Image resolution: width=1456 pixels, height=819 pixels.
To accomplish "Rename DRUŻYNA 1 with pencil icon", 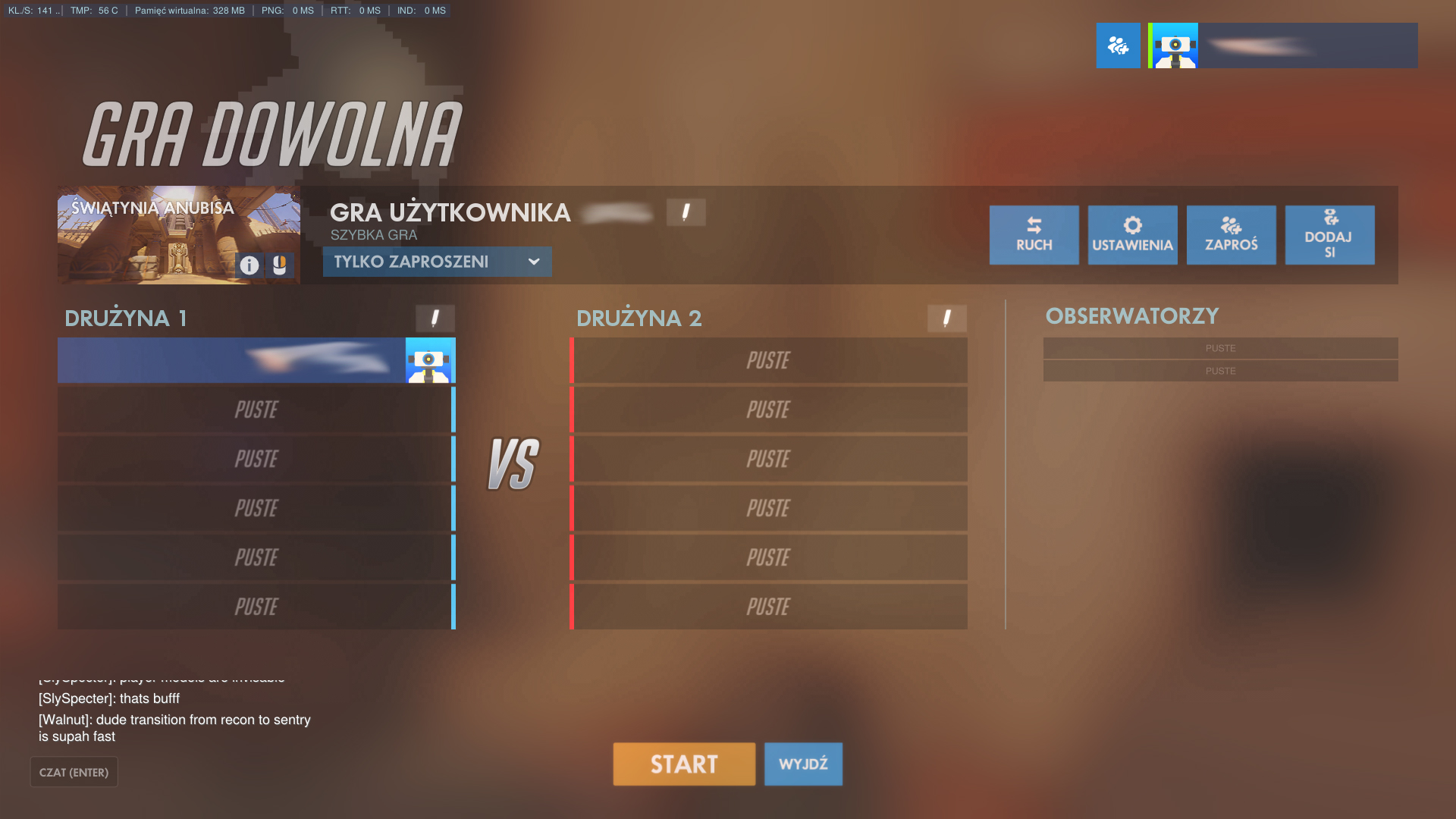I will tap(435, 318).
